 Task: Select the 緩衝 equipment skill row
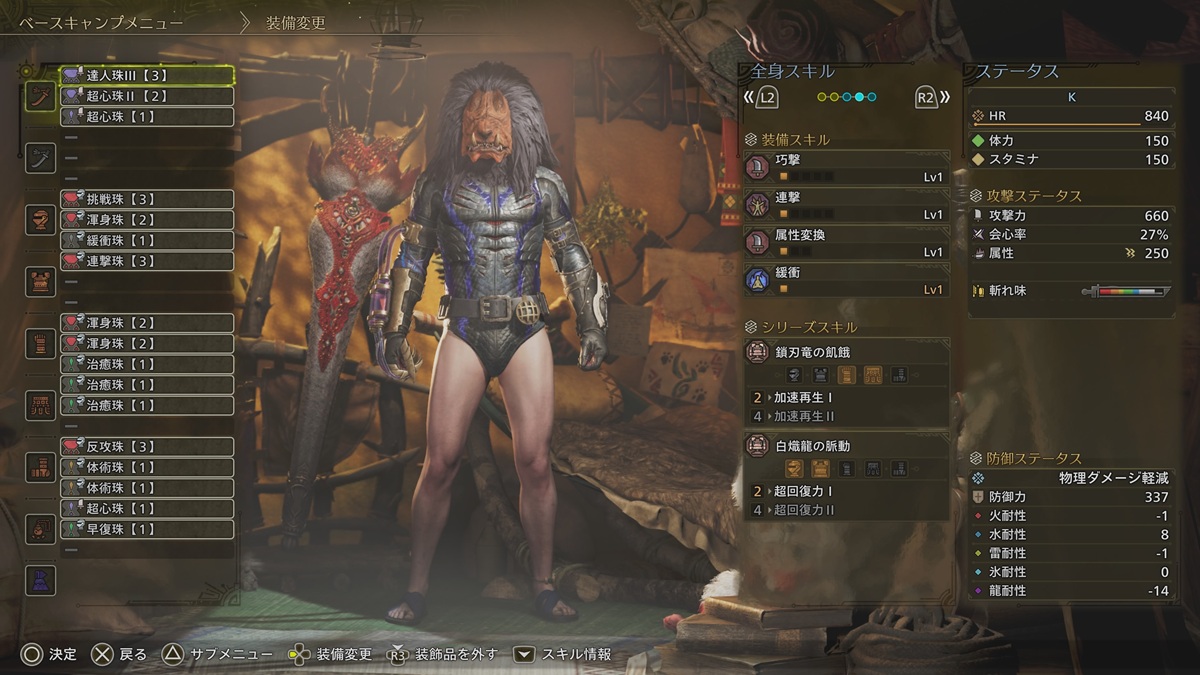[846, 280]
